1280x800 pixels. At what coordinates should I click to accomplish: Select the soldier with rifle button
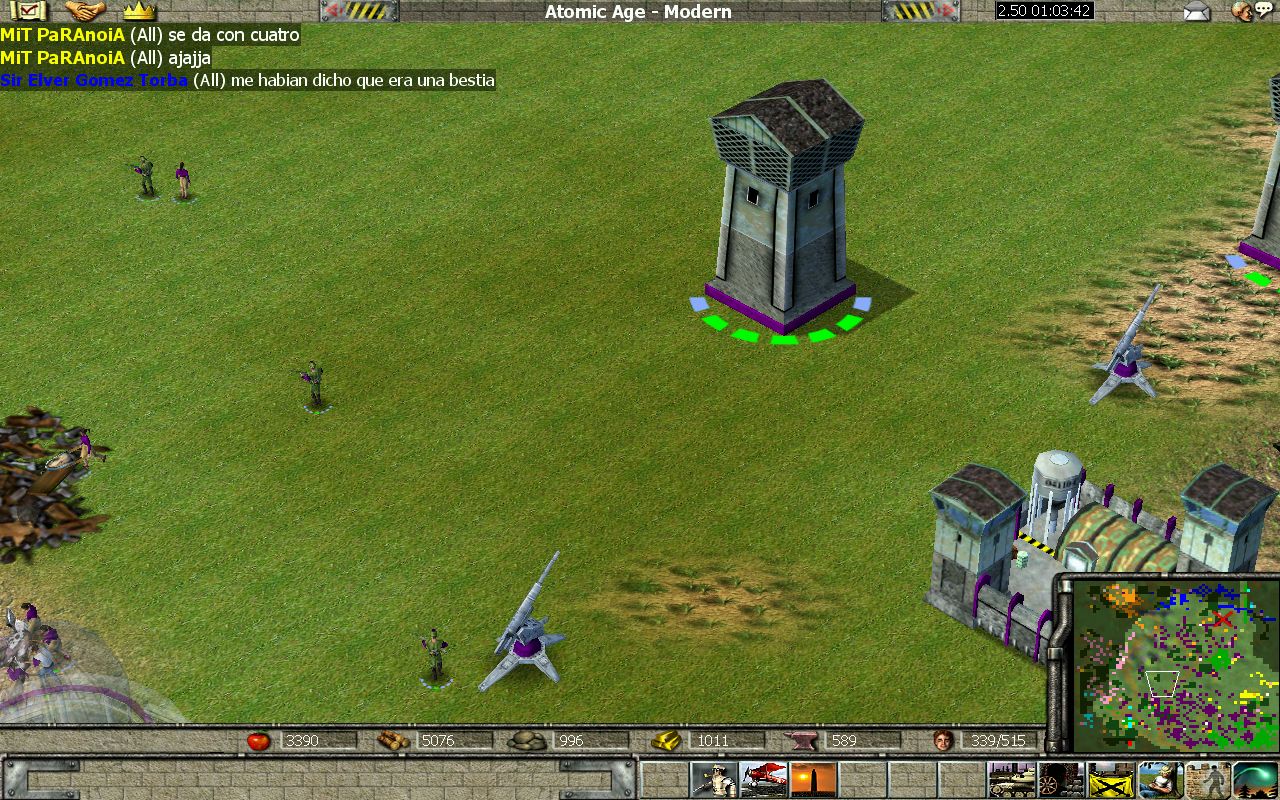714,779
